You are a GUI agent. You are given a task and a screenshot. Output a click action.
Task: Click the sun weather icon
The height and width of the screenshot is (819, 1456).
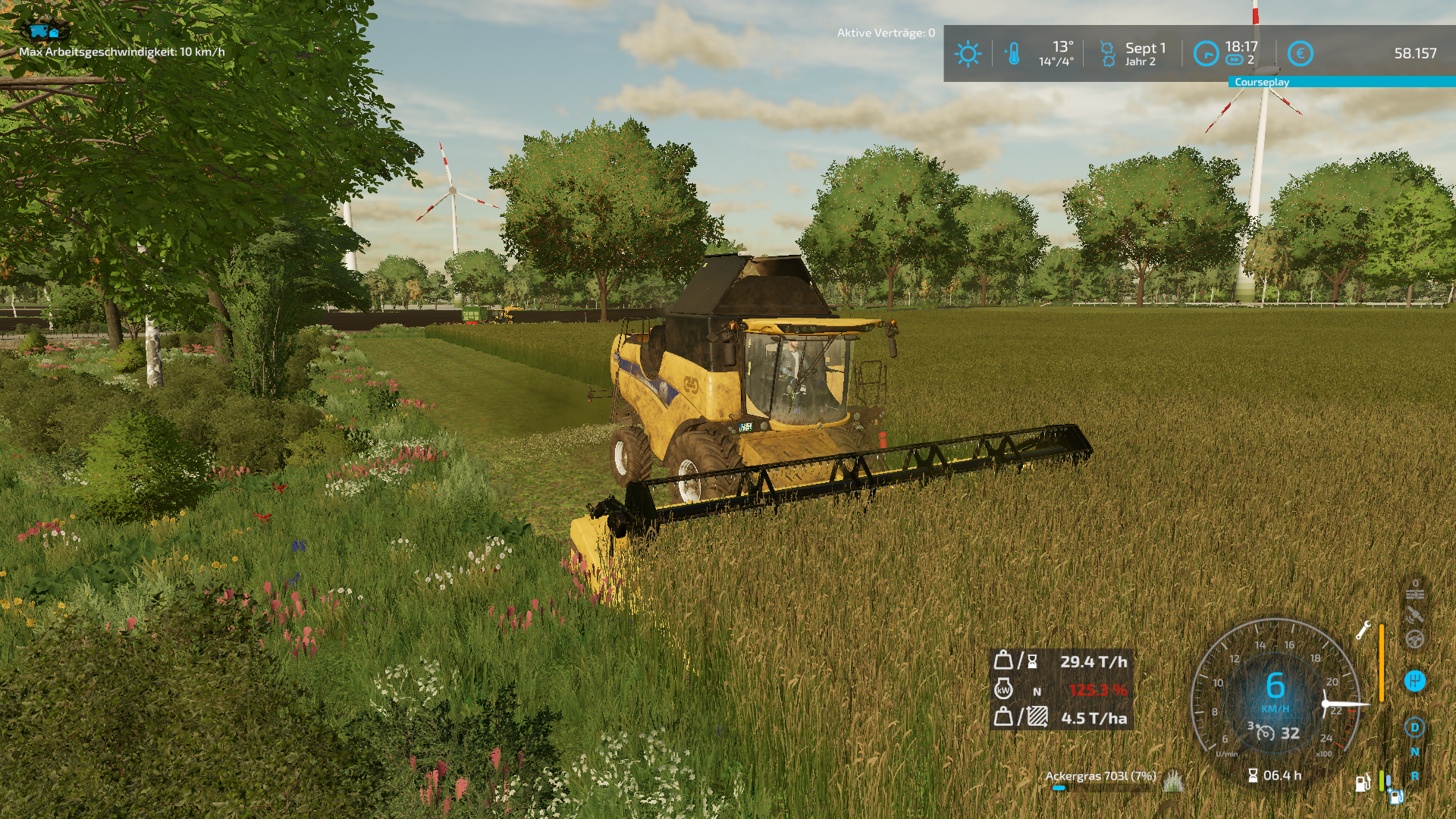(x=968, y=54)
